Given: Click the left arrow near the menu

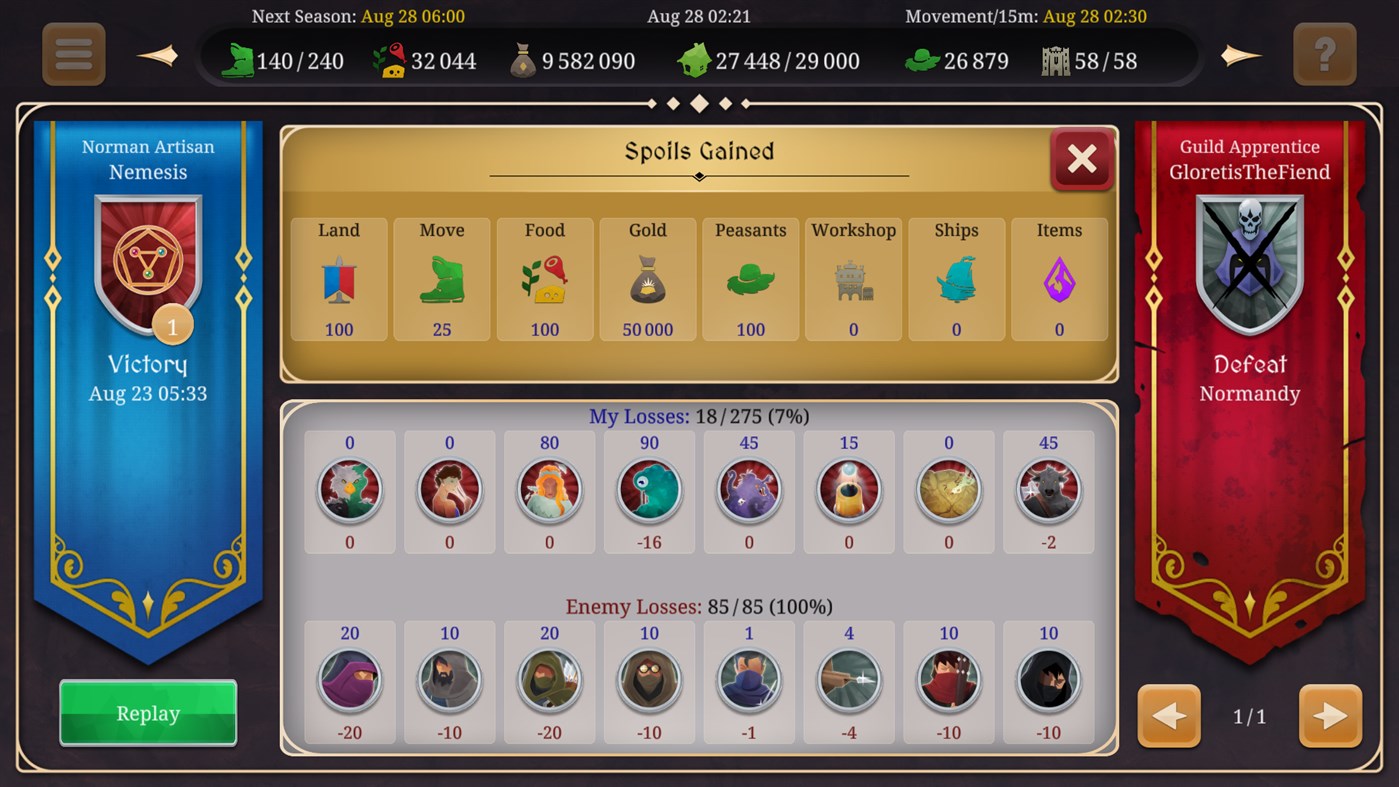Looking at the screenshot, I should (158, 55).
